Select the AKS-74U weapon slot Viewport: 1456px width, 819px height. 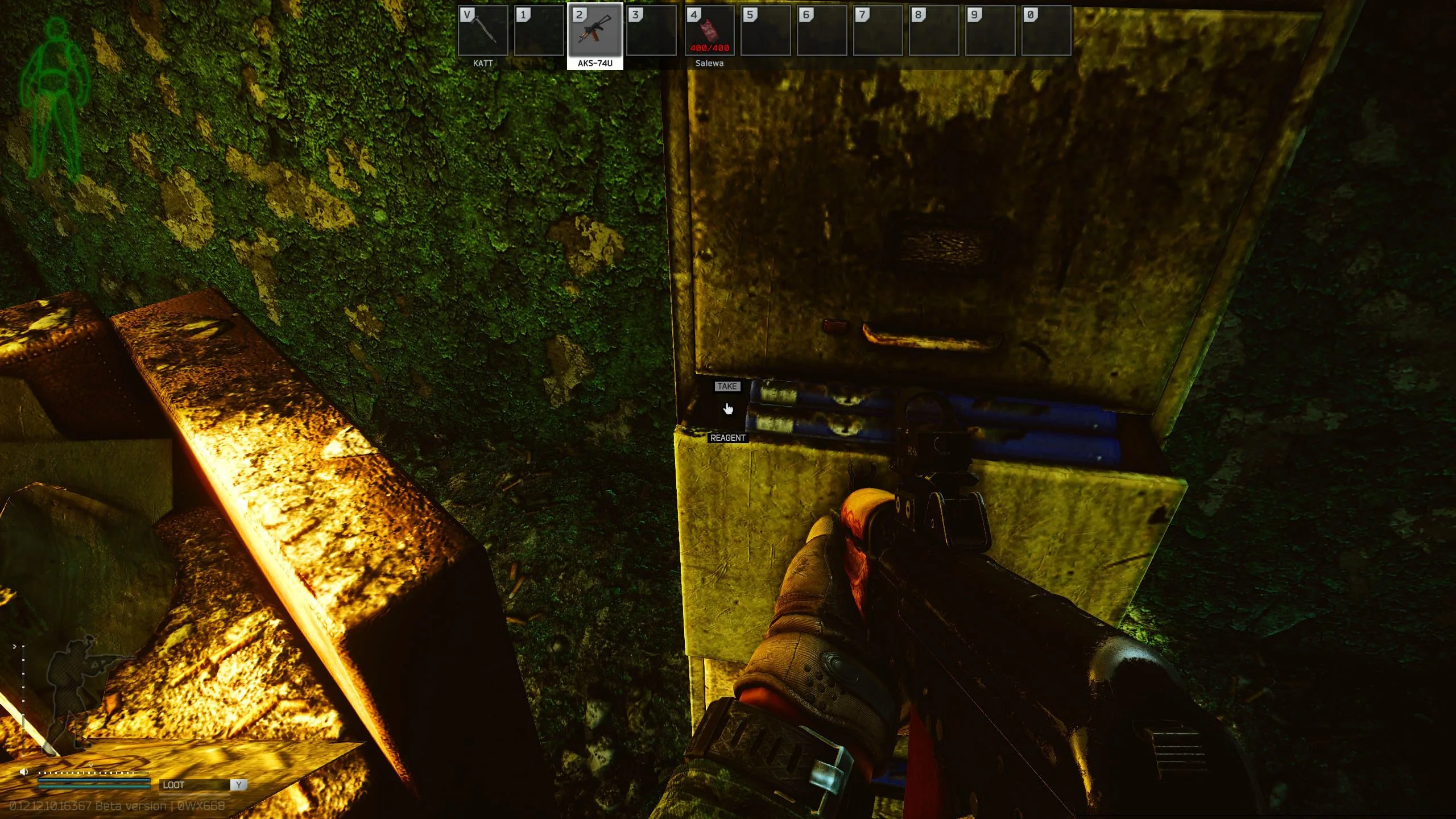point(595,31)
